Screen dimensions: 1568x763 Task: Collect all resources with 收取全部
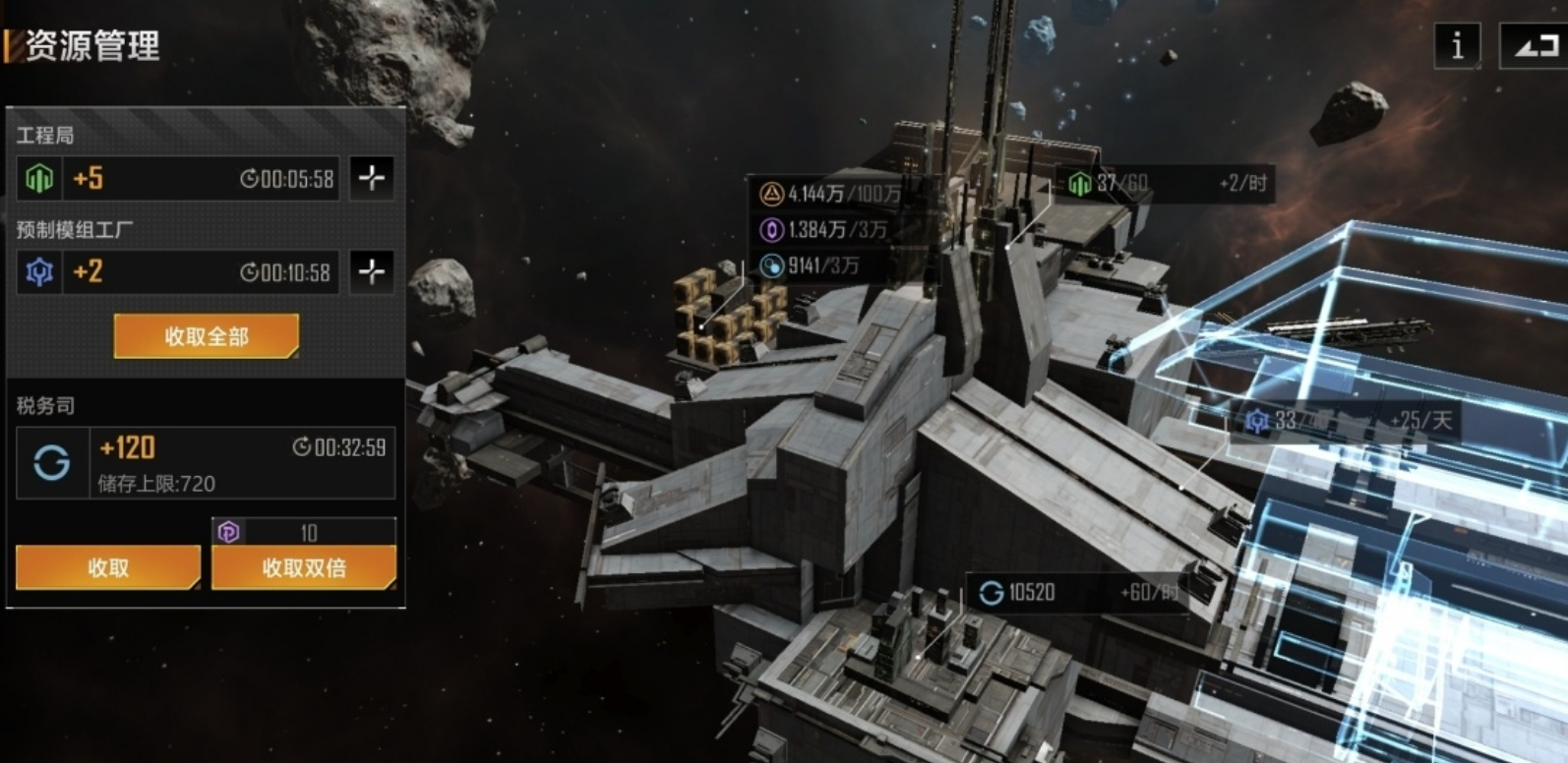[207, 336]
